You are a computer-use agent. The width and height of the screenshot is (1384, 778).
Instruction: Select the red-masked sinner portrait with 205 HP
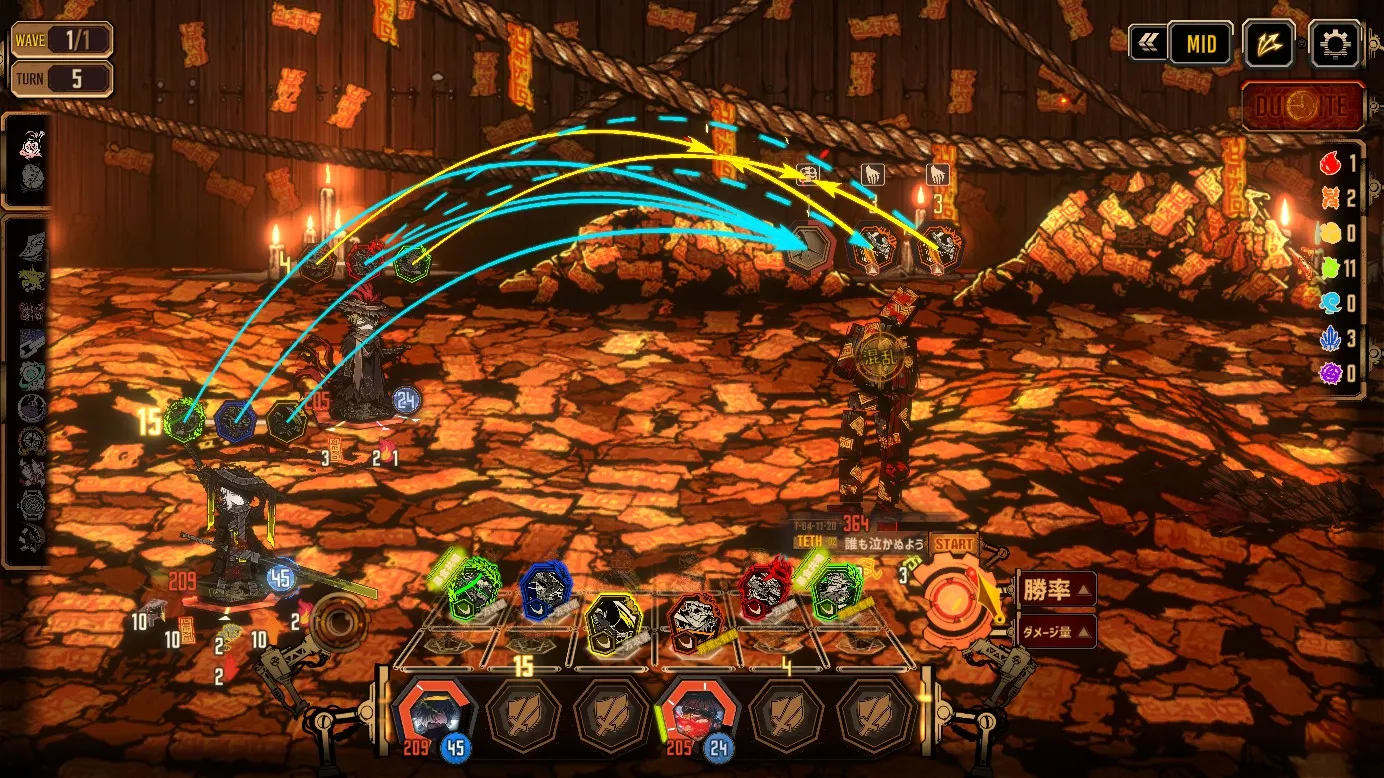click(x=699, y=714)
